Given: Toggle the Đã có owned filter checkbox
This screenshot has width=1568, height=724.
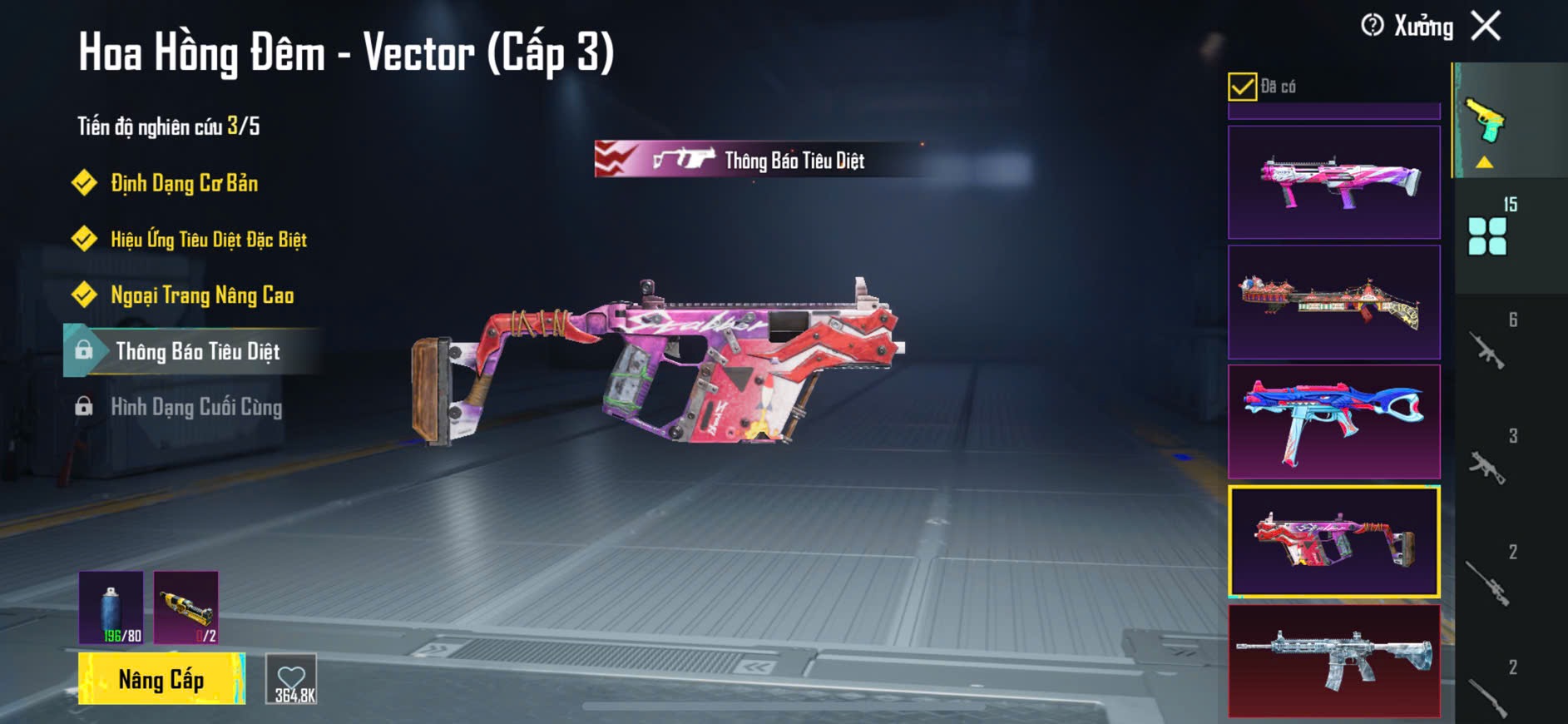Looking at the screenshot, I should (1242, 87).
